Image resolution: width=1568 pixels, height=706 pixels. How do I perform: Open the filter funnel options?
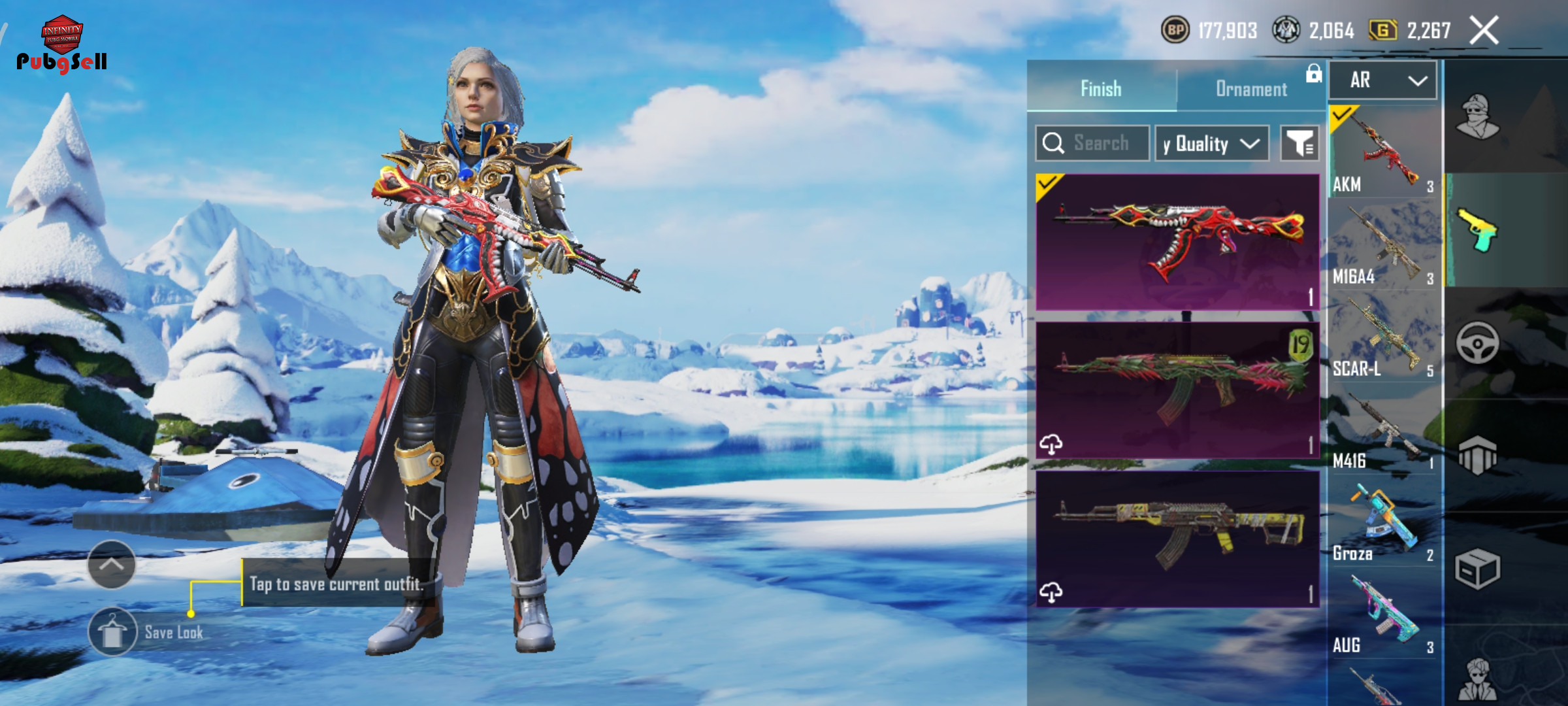[1299, 143]
